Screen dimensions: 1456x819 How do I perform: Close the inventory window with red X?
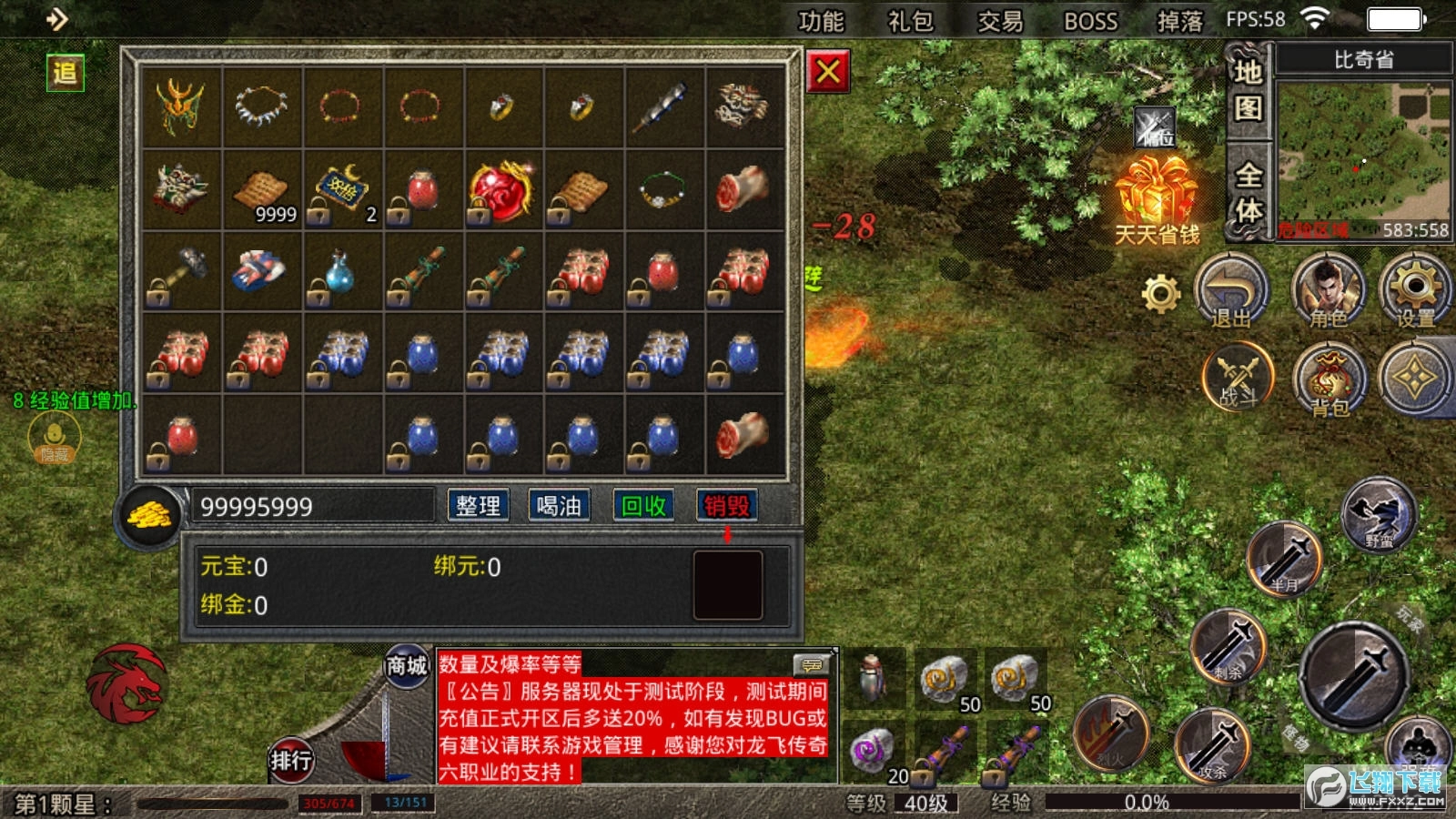pyautogui.click(x=828, y=71)
